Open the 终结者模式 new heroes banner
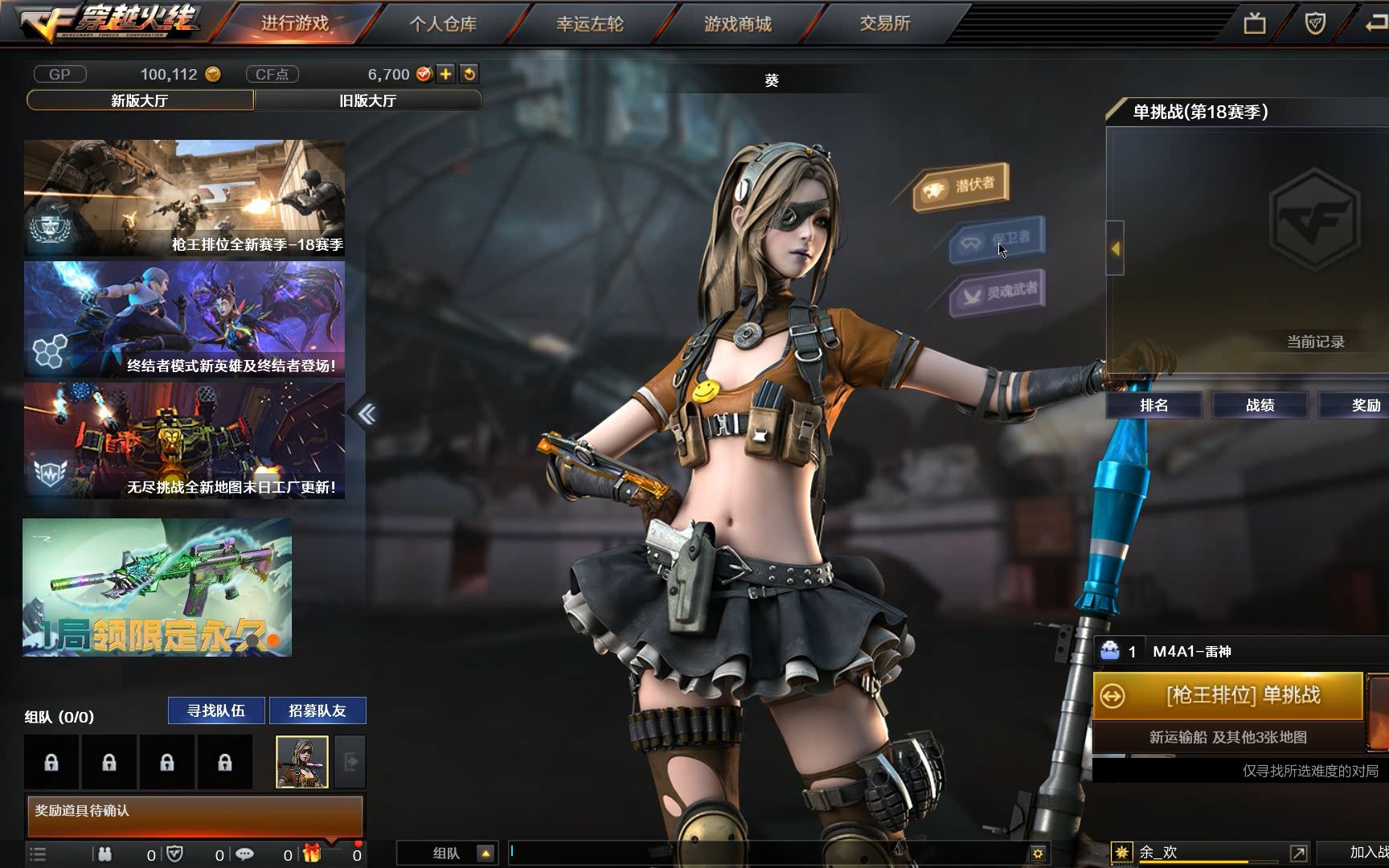Image resolution: width=1389 pixels, height=868 pixels. point(184,319)
